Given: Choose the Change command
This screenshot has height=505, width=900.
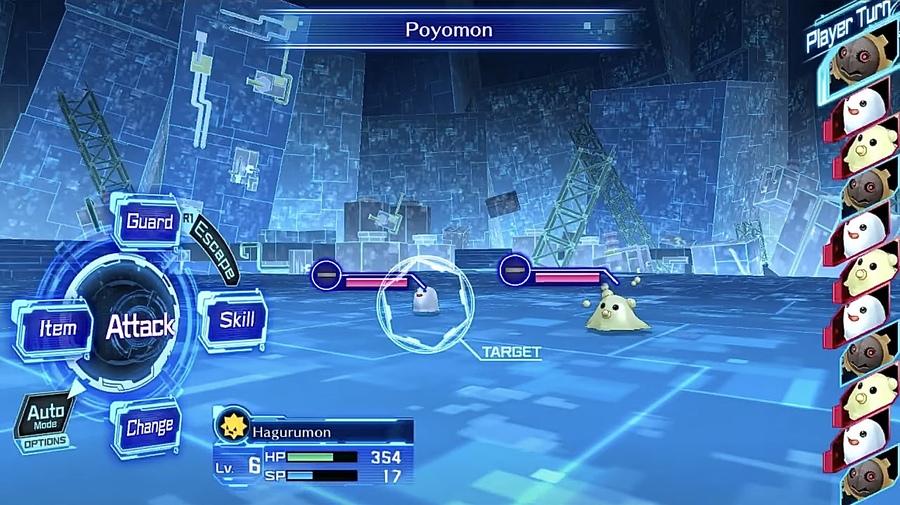Looking at the screenshot, I should [149, 427].
